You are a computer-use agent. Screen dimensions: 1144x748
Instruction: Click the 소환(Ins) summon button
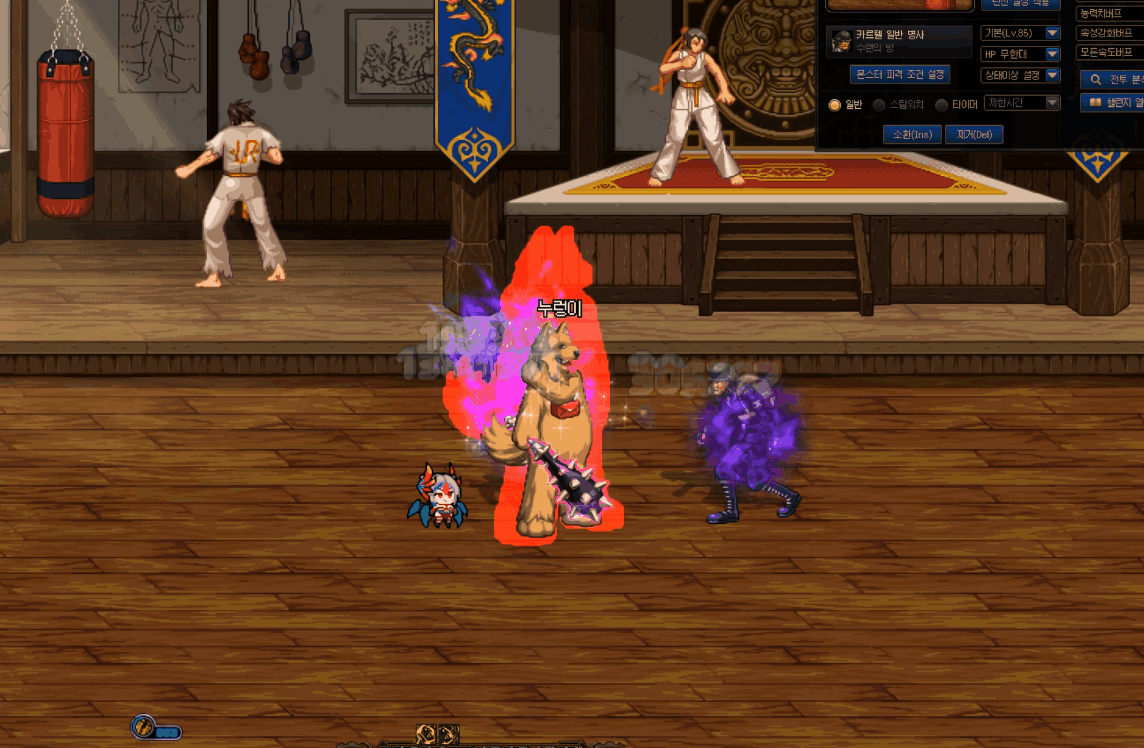(x=912, y=134)
